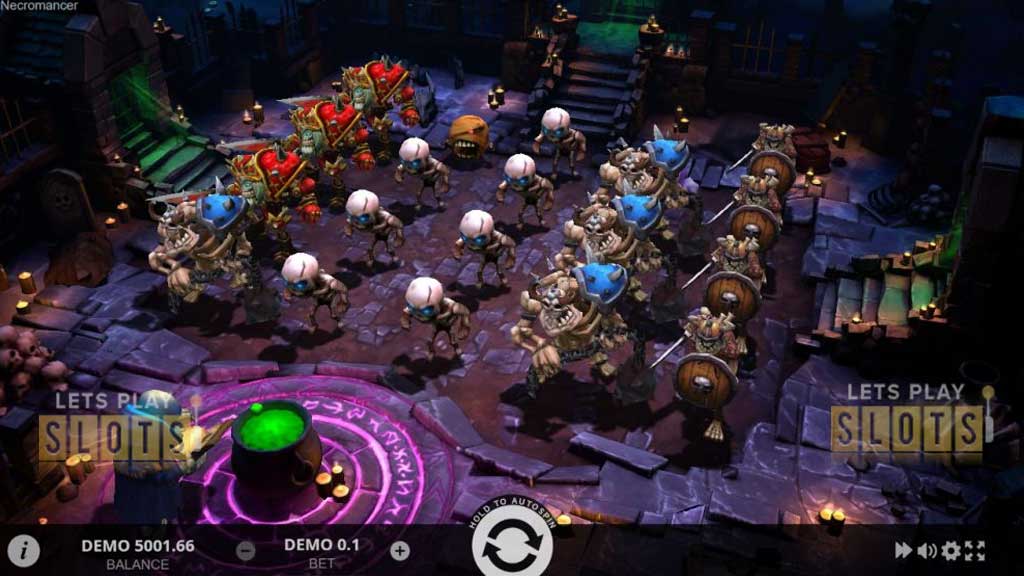This screenshot has width=1024, height=576.
Task: Decrease the bet with the minus button
Action: [x=246, y=550]
